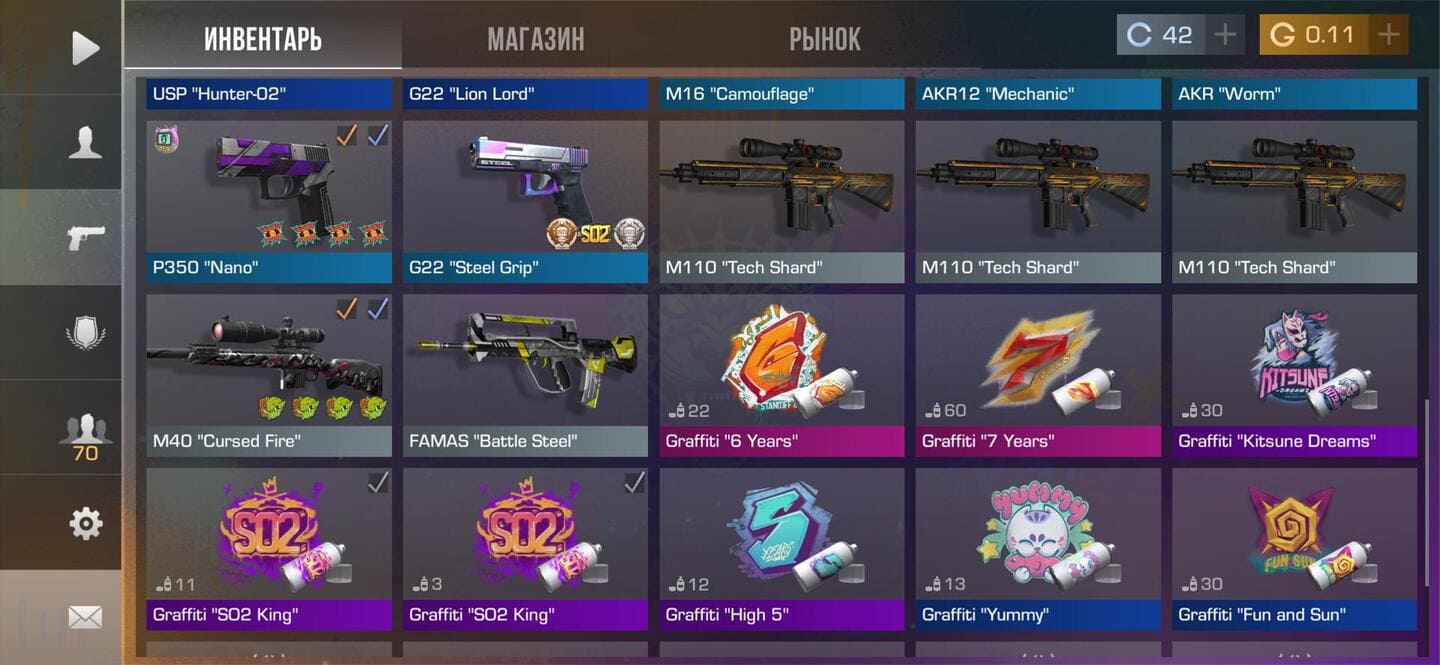This screenshot has width=1440, height=665.
Task: Show the friends list icon
Action: coord(85,432)
